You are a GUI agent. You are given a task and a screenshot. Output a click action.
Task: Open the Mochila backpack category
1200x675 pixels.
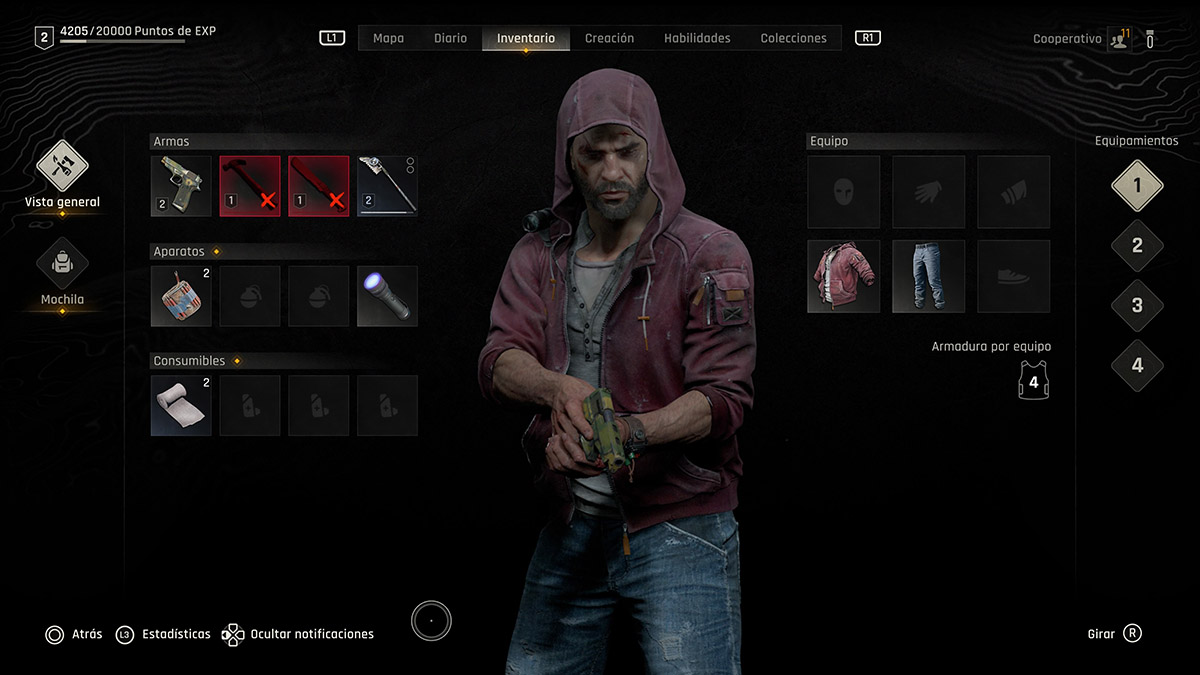click(x=63, y=264)
